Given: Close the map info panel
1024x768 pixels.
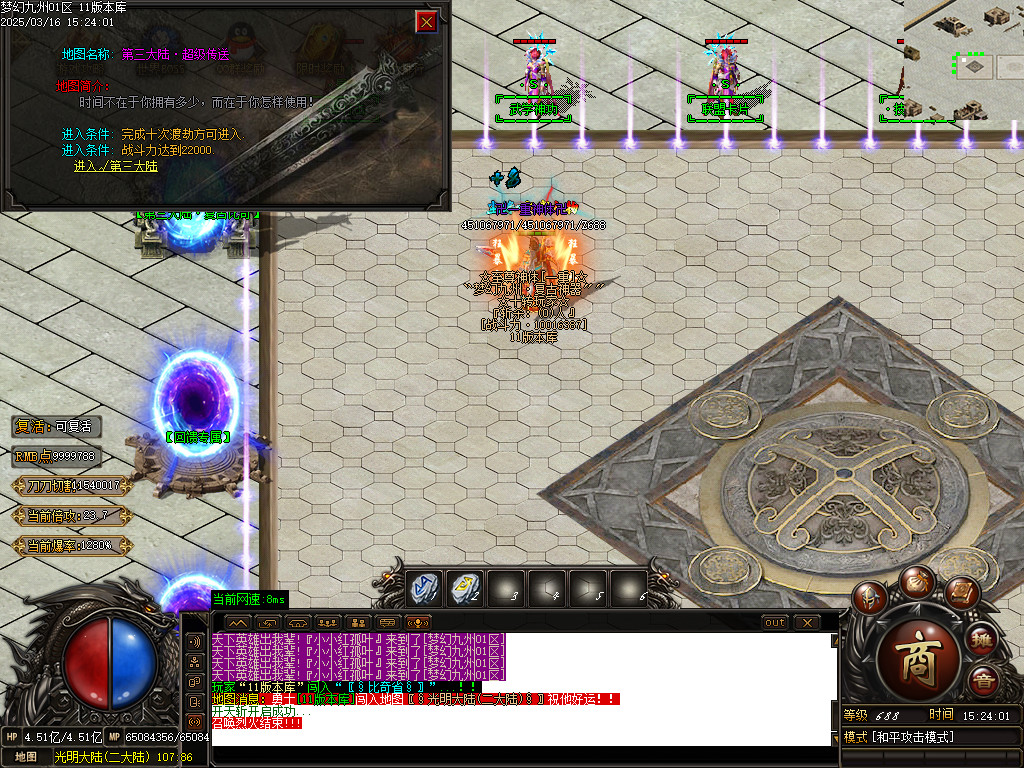Looking at the screenshot, I should (x=427, y=21).
